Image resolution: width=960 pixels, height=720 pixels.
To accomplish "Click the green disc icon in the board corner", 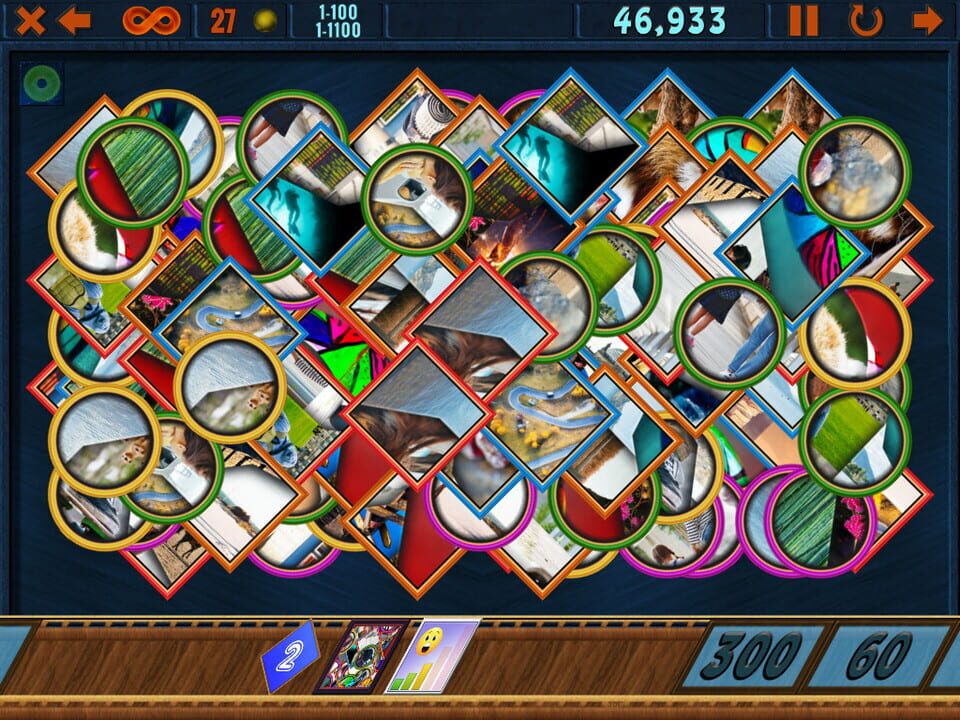I will (x=41, y=83).
